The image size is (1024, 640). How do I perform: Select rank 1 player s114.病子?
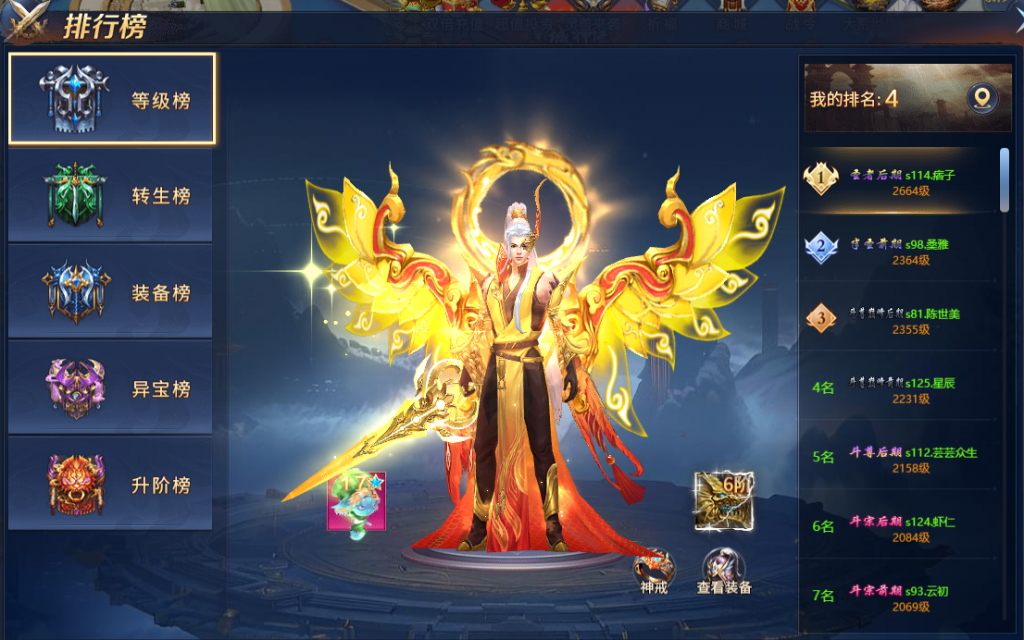pos(900,182)
